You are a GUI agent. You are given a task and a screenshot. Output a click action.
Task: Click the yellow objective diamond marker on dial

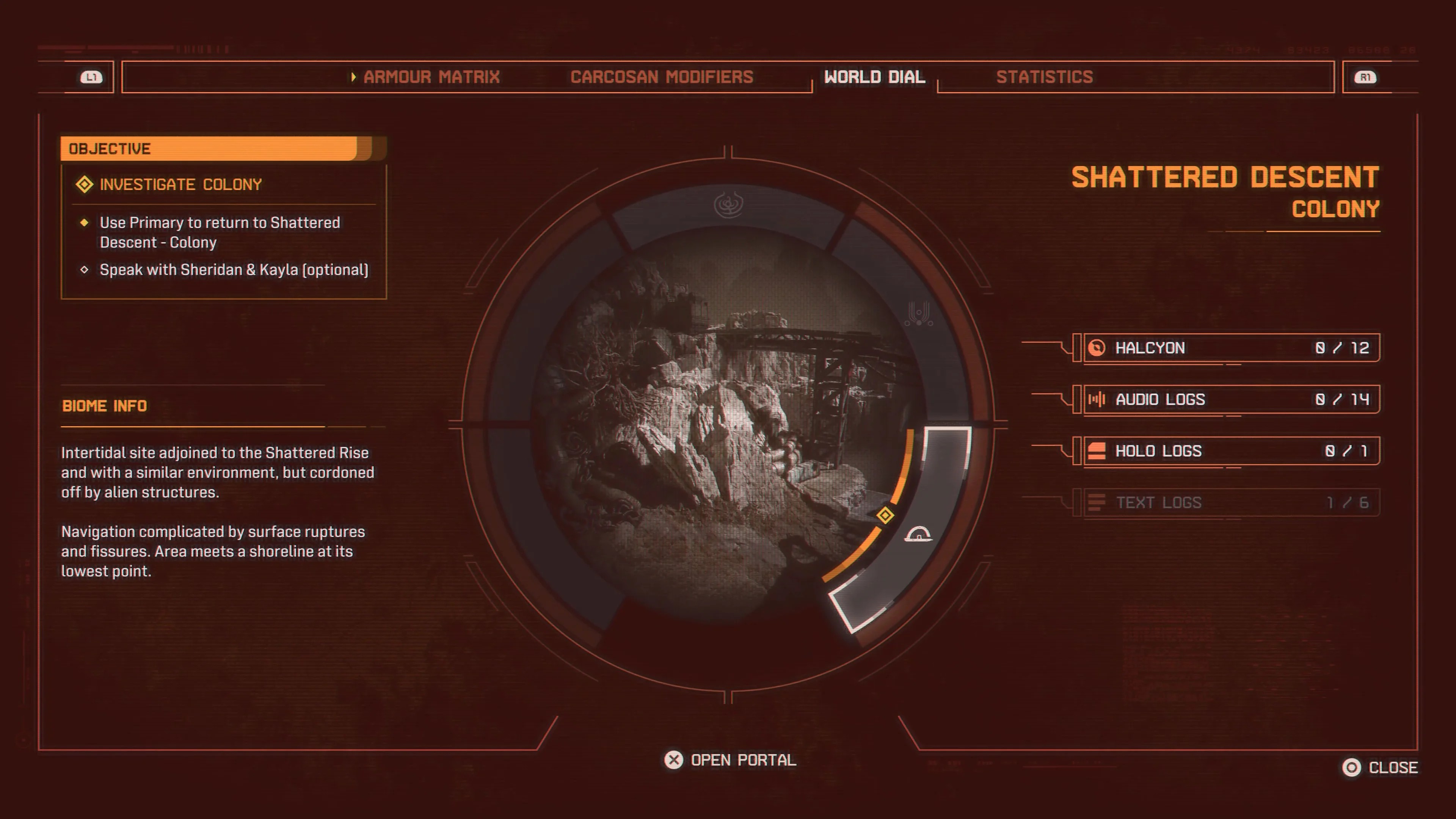click(885, 516)
